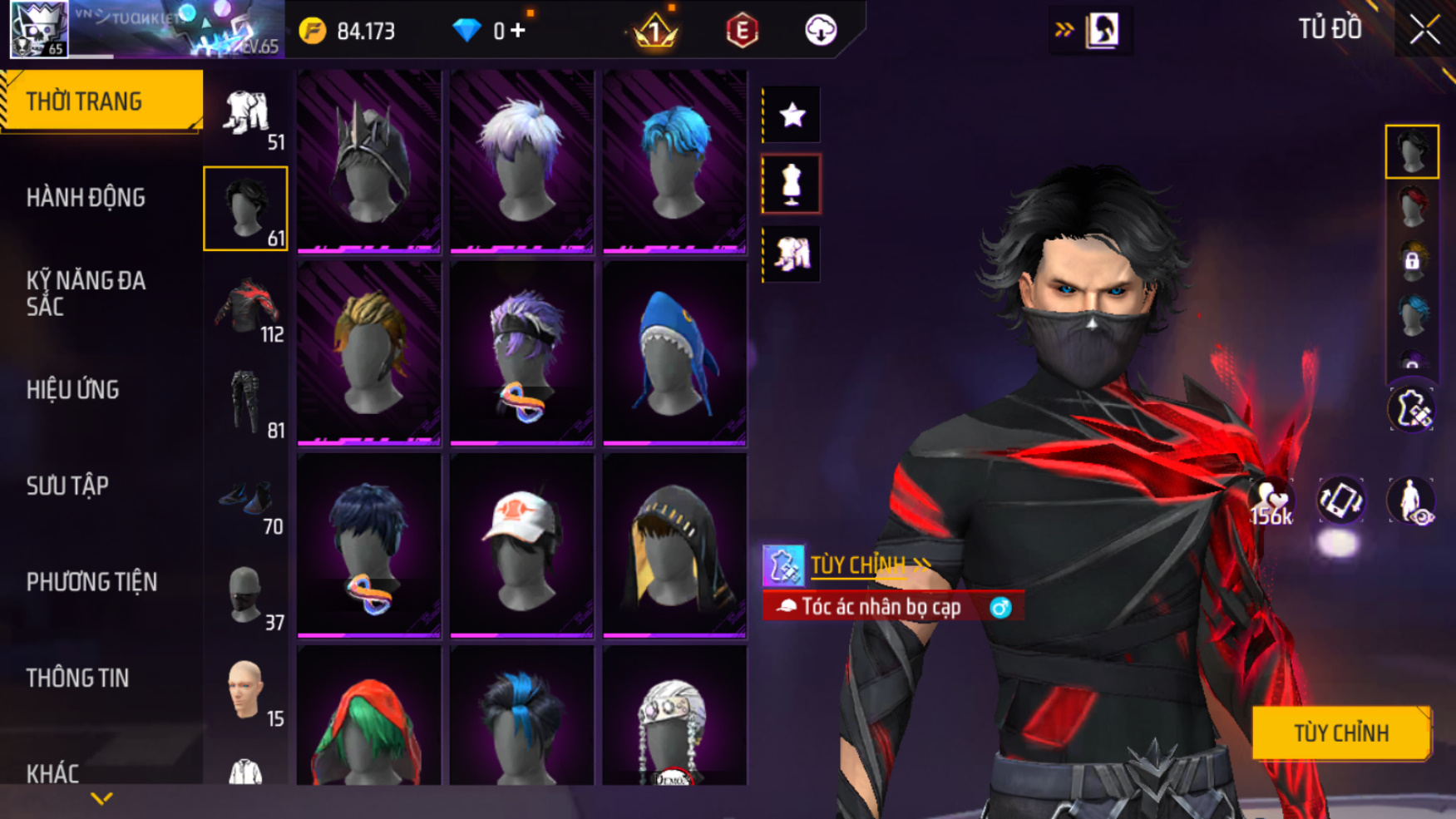Go to the Sưu Tập tab
The image size is (1456, 819).
click(67, 486)
